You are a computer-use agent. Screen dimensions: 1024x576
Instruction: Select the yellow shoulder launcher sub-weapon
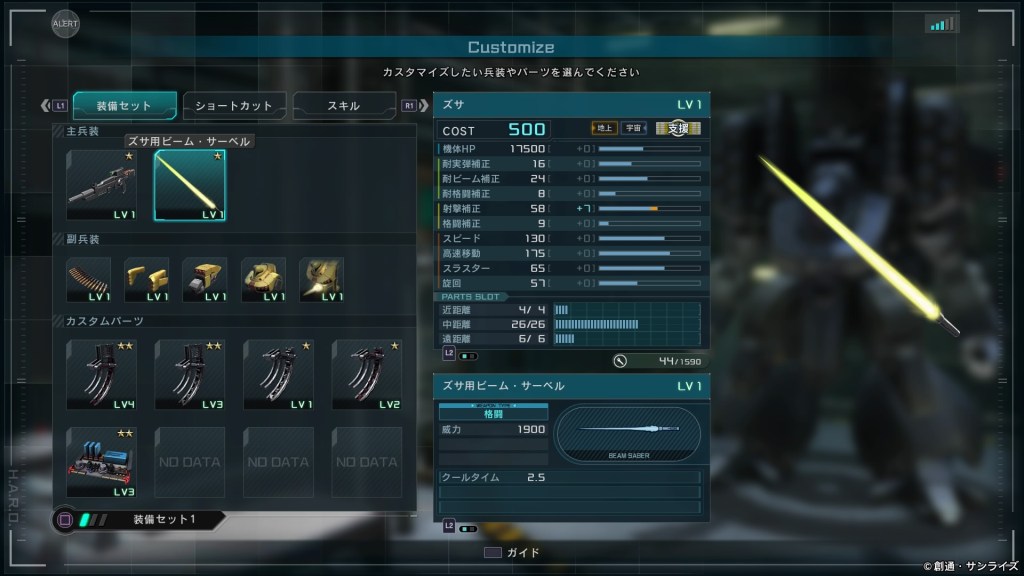[x=205, y=279]
